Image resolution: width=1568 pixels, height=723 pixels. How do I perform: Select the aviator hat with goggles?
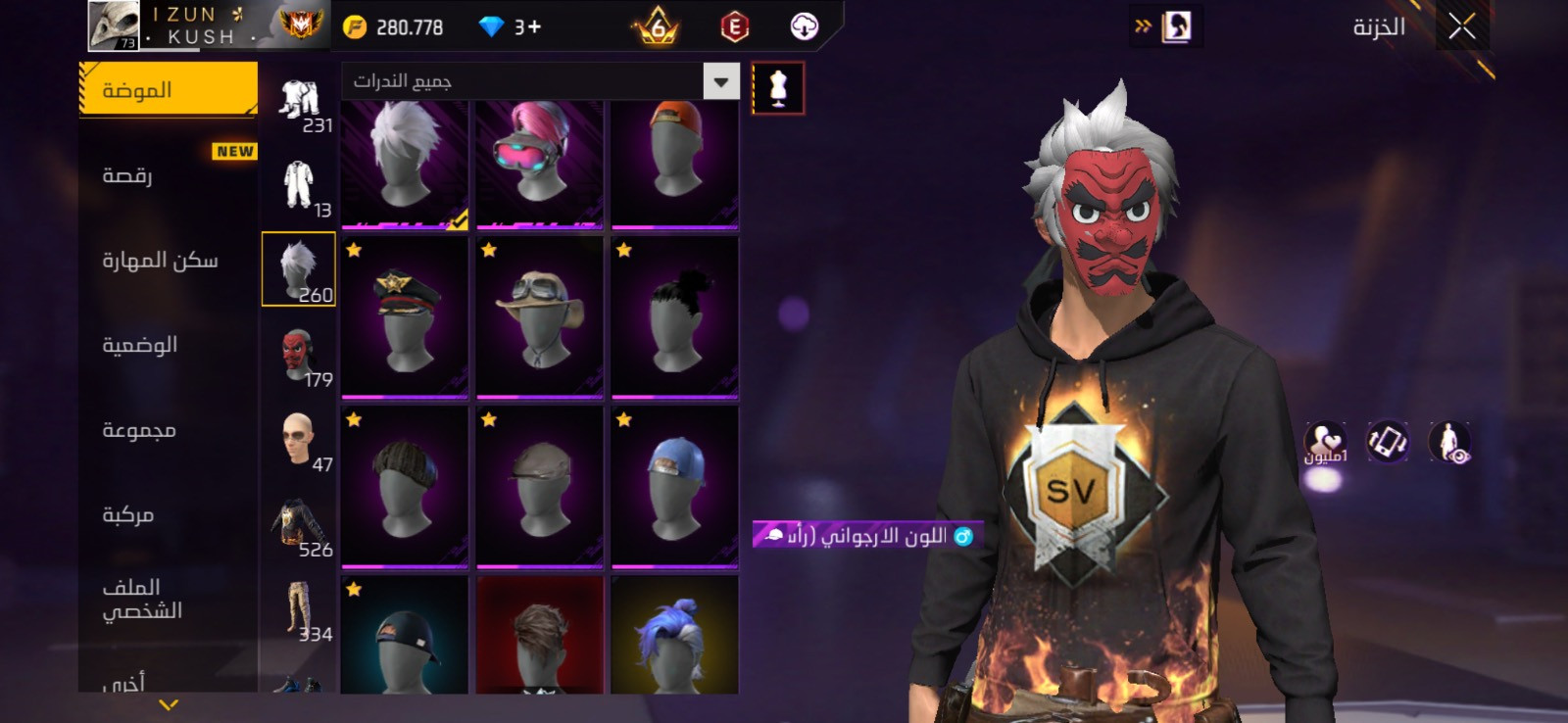(x=540, y=317)
